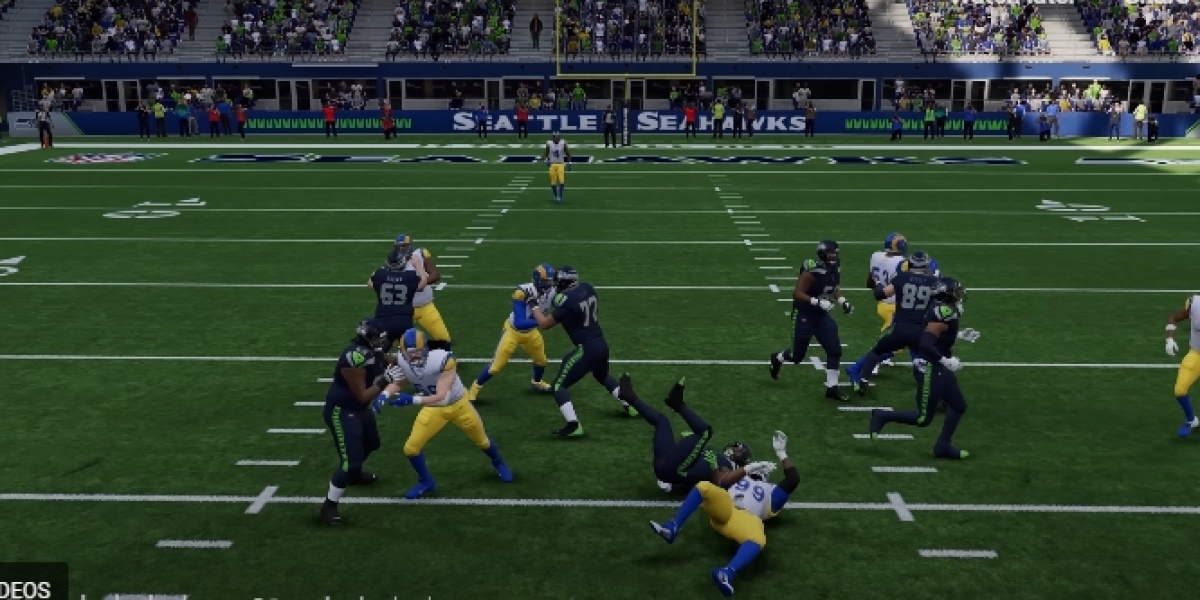Viewport: 1200px width, 600px height.
Task: Open the VIDEOS overlay button
Action: [30, 587]
